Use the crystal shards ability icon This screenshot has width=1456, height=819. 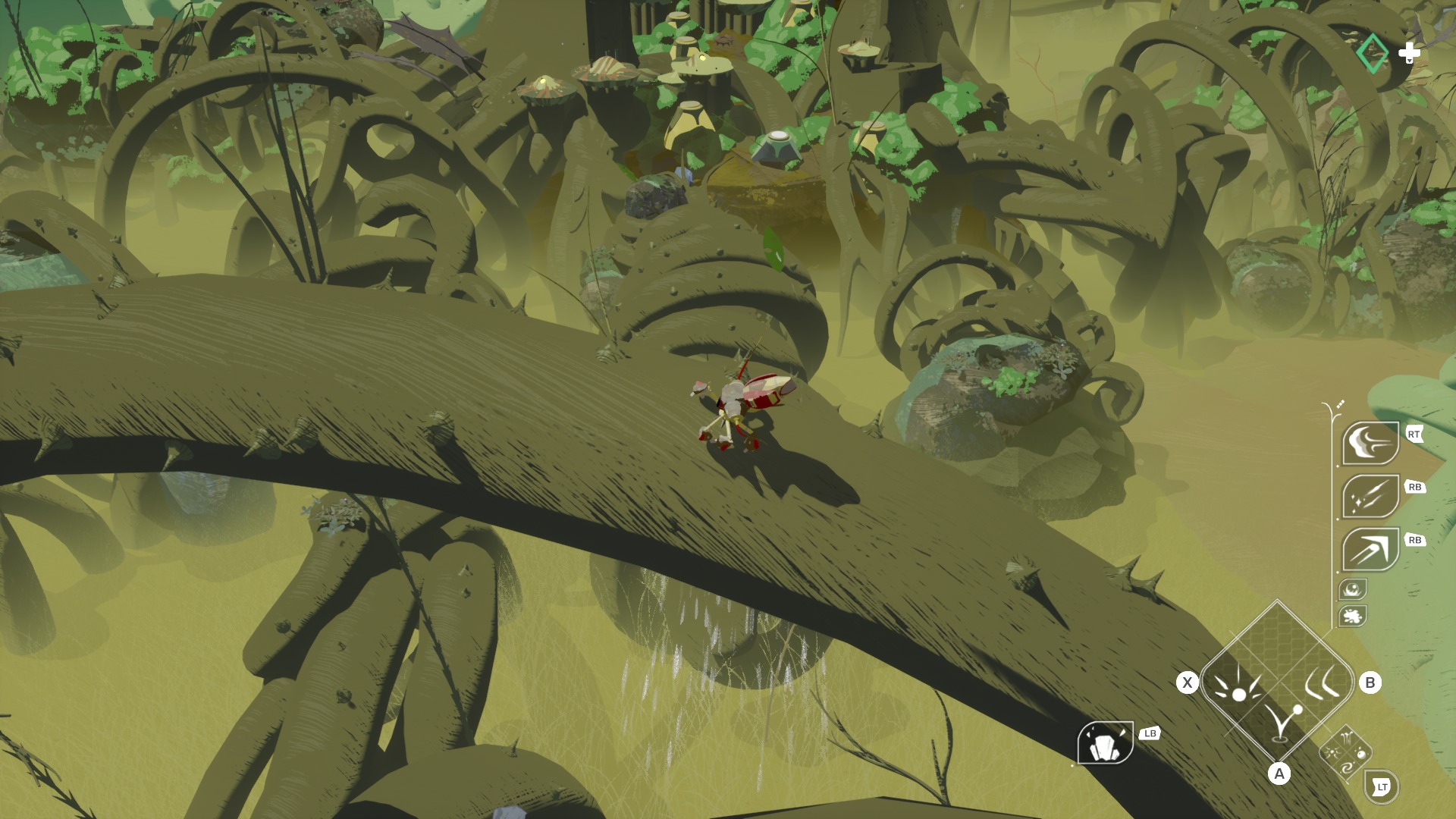coord(1105,742)
